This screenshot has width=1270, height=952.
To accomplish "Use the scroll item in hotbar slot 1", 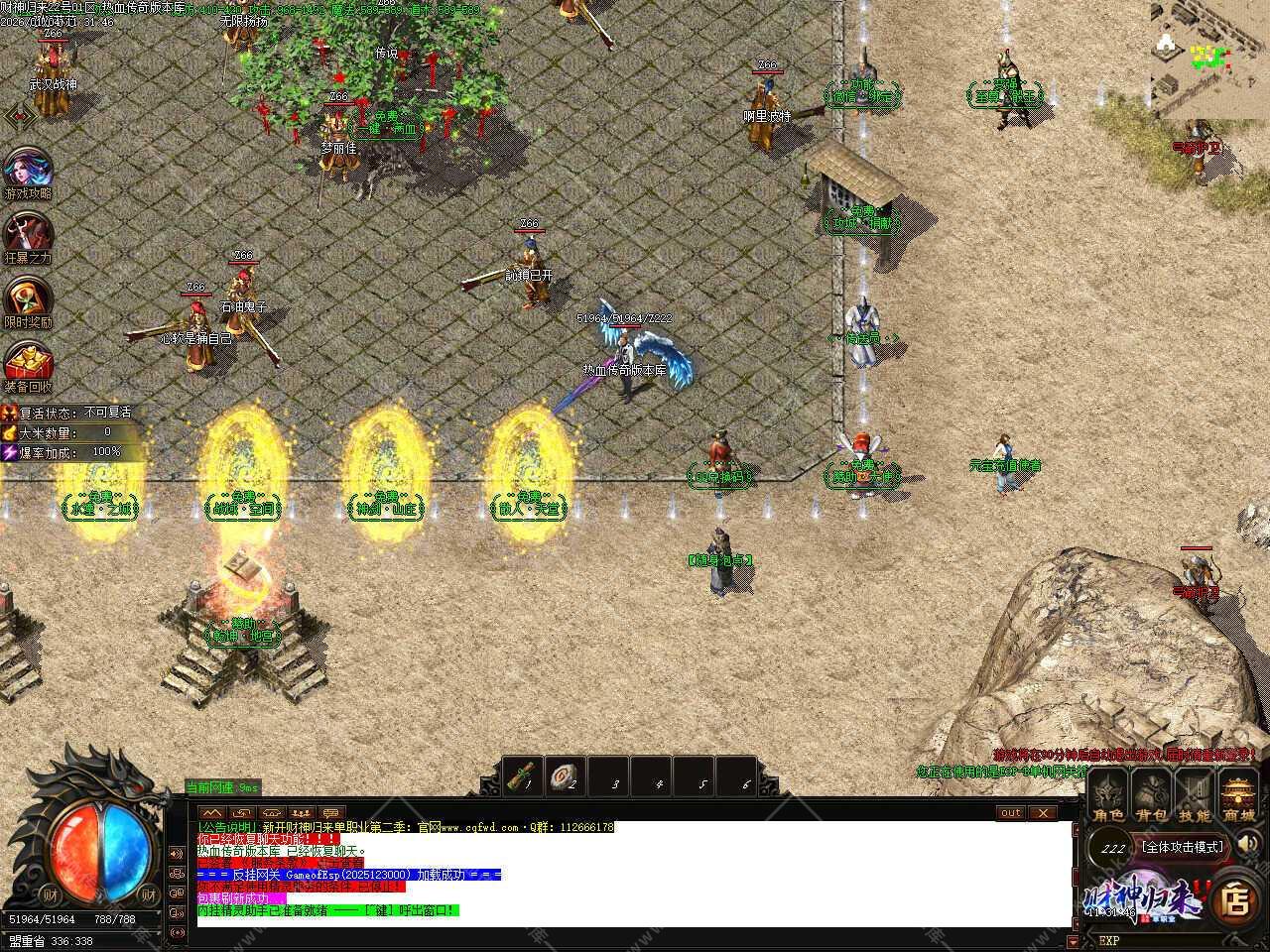I will pos(521,775).
